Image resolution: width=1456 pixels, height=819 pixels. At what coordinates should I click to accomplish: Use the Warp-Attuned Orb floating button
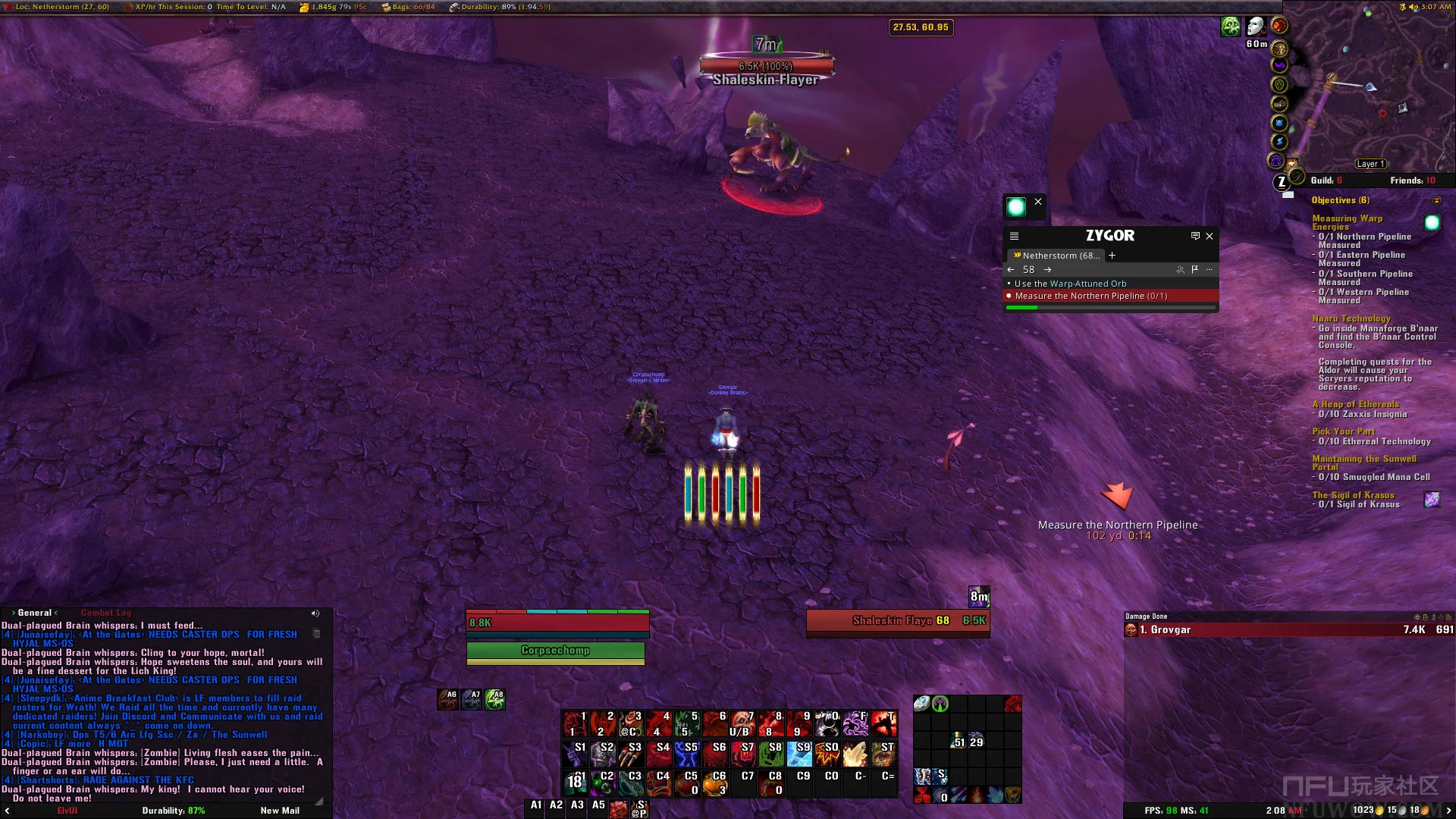(1016, 206)
